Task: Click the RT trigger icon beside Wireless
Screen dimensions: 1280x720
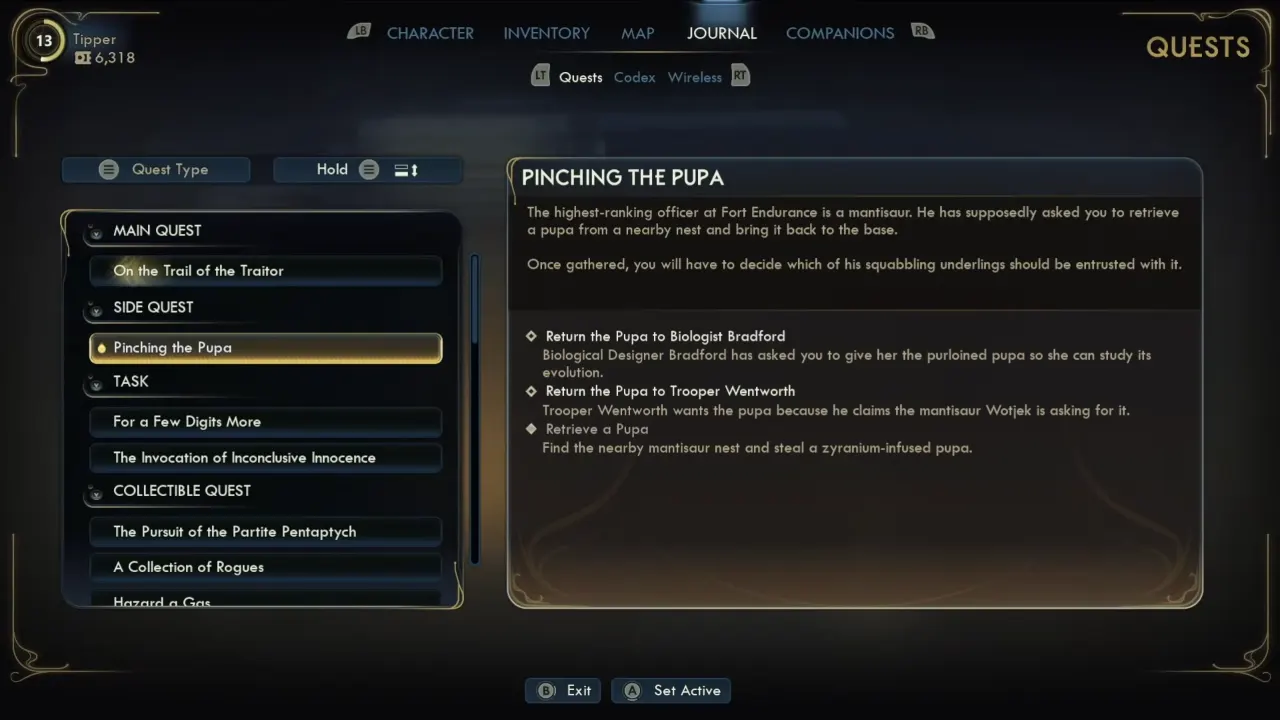Action: [740, 76]
